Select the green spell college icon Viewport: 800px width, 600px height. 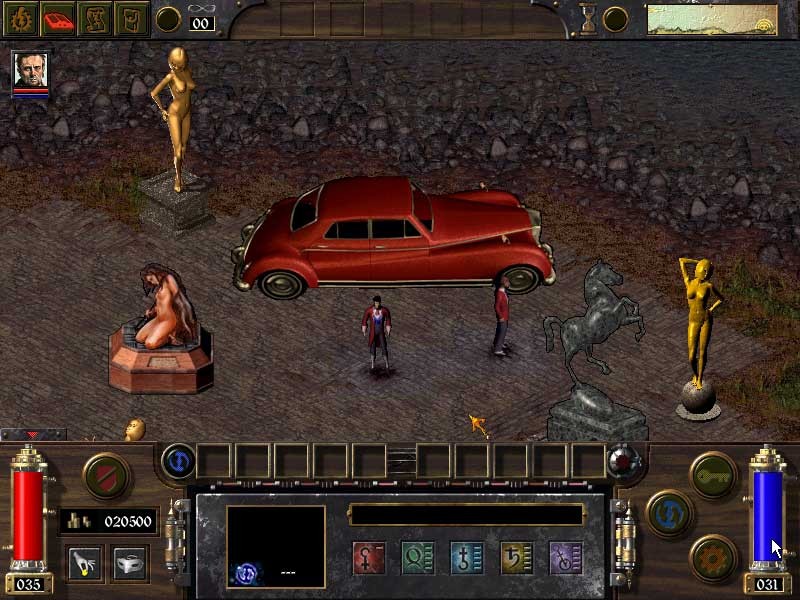(417, 556)
